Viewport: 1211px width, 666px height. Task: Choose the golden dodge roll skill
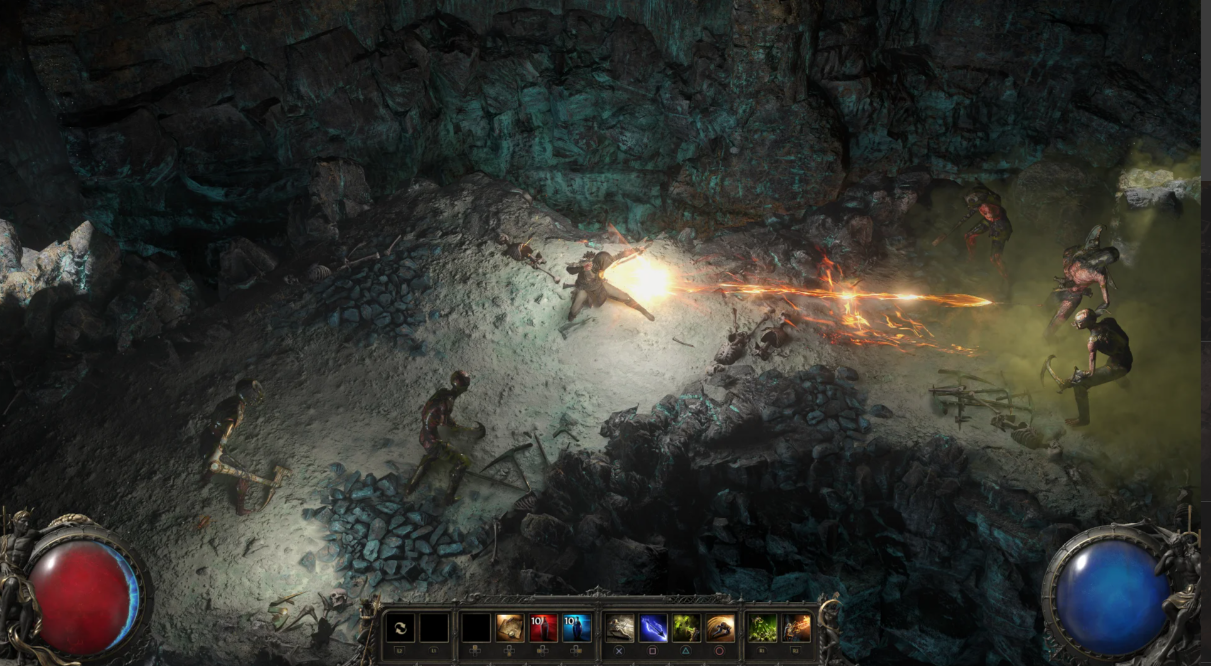720,628
